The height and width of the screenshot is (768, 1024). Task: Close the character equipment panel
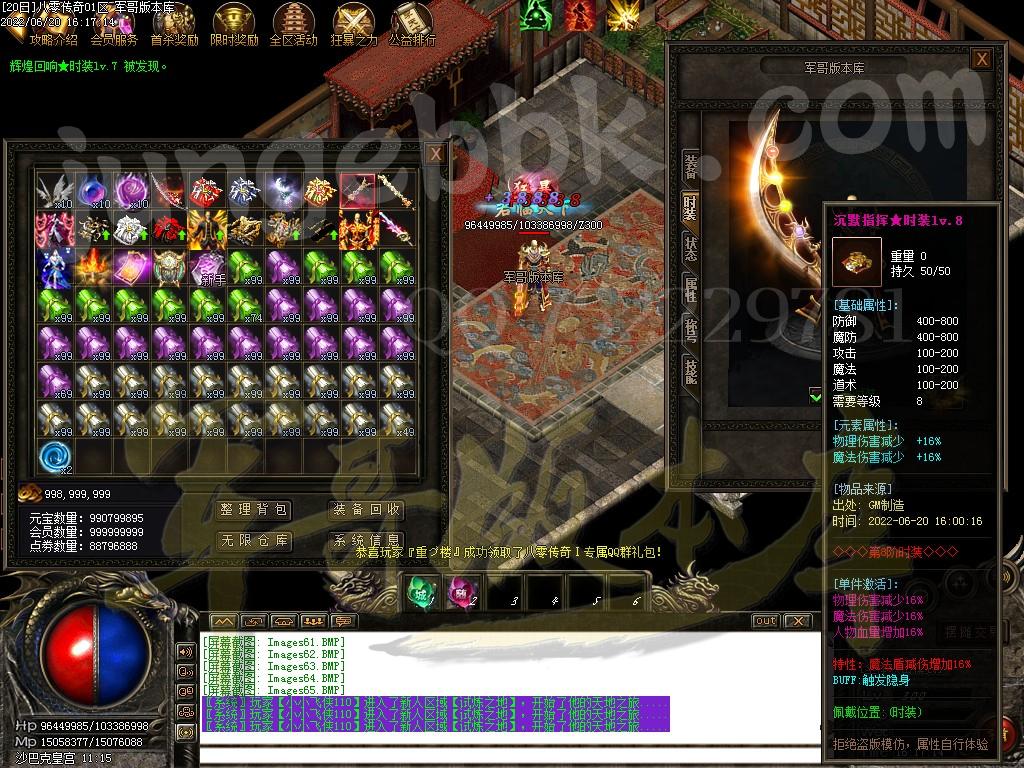(x=982, y=59)
